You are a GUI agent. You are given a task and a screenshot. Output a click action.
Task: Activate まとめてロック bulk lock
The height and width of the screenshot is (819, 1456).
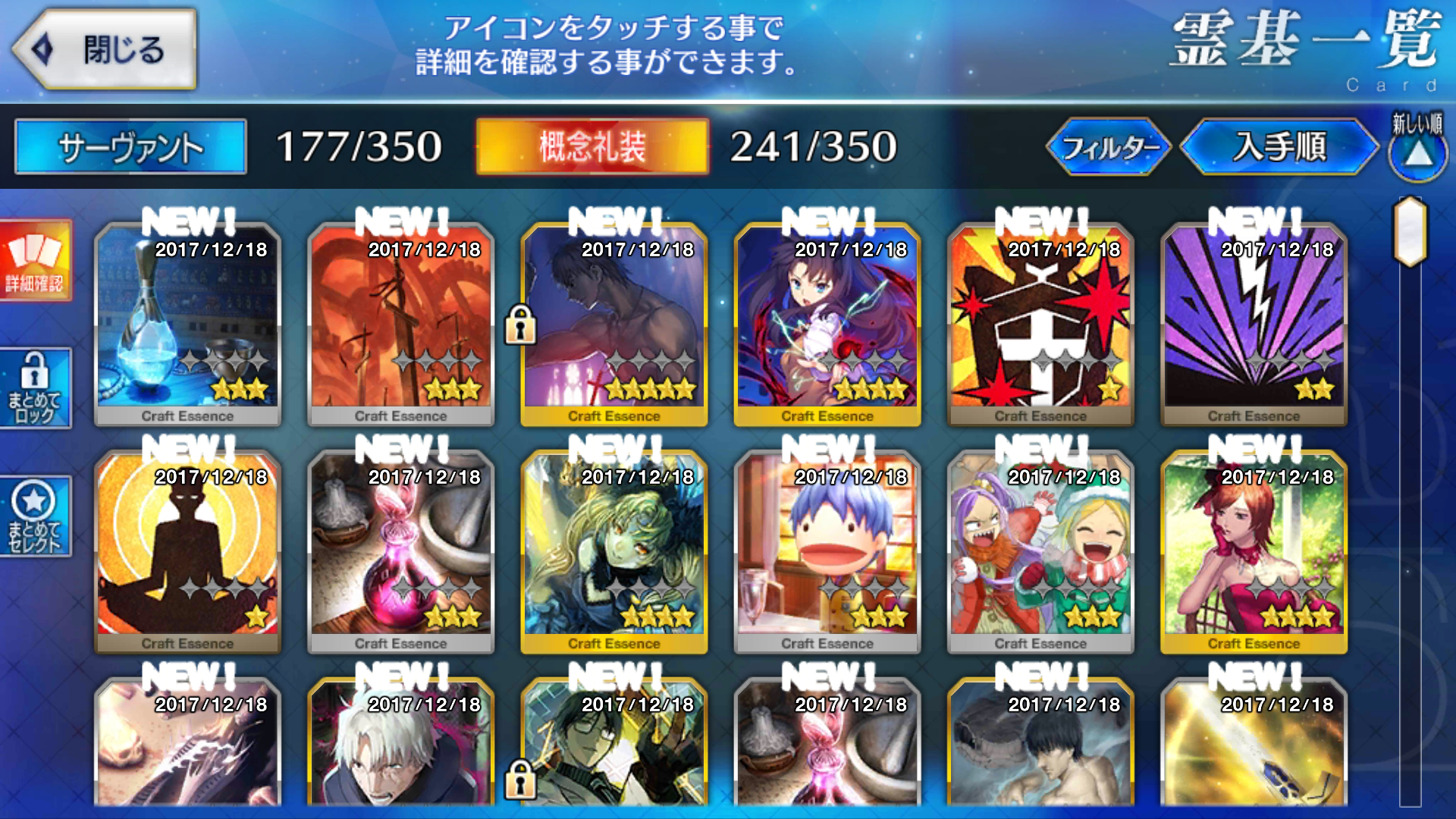(35, 388)
